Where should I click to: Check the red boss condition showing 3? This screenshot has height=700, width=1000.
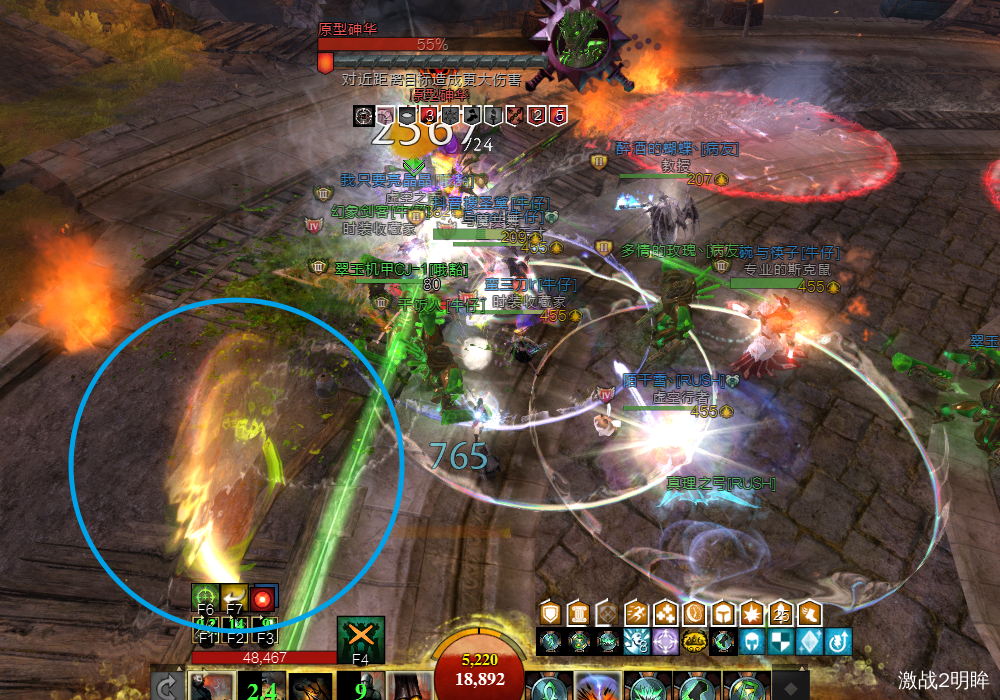(x=429, y=116)
